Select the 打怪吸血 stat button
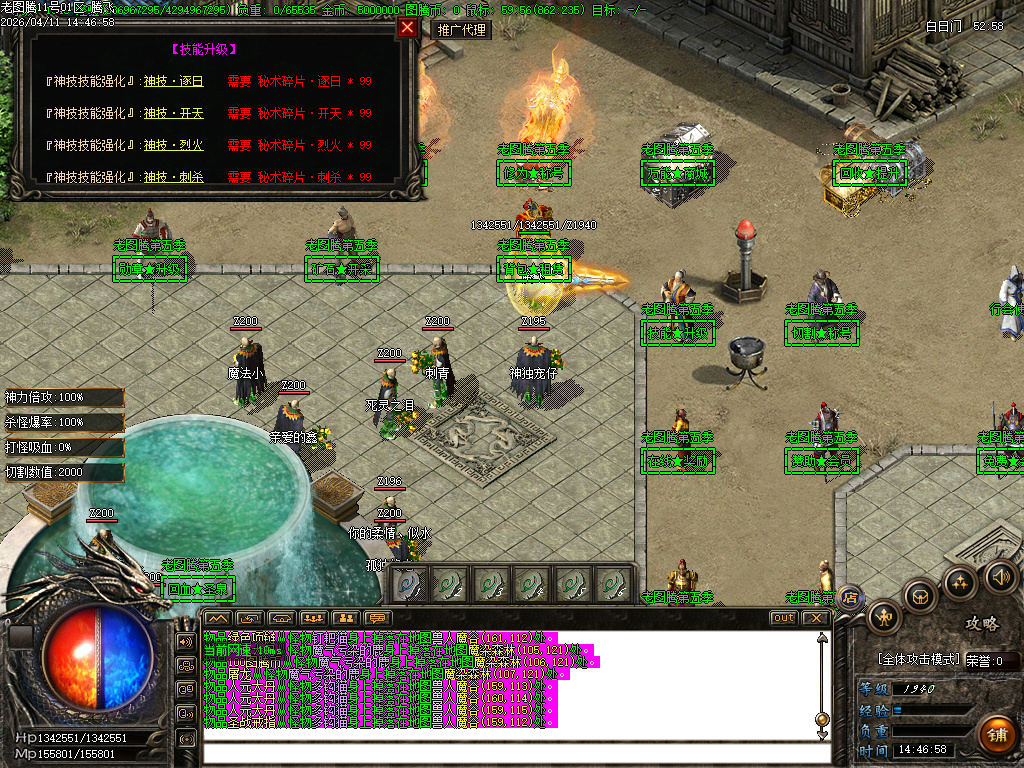 click(63, 447)
